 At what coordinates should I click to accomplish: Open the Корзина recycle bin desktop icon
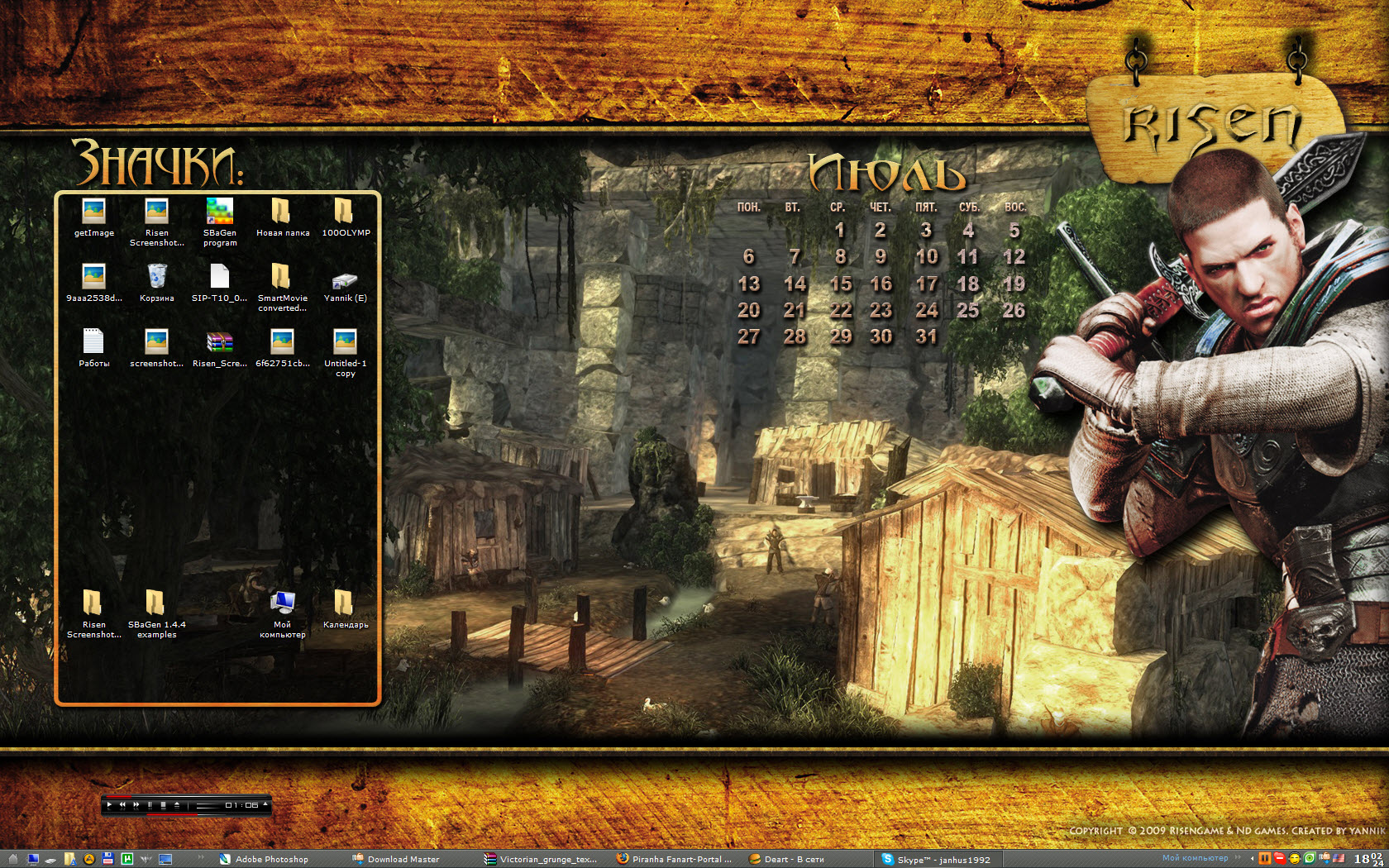pyautogui.click(x=156, y=277)
